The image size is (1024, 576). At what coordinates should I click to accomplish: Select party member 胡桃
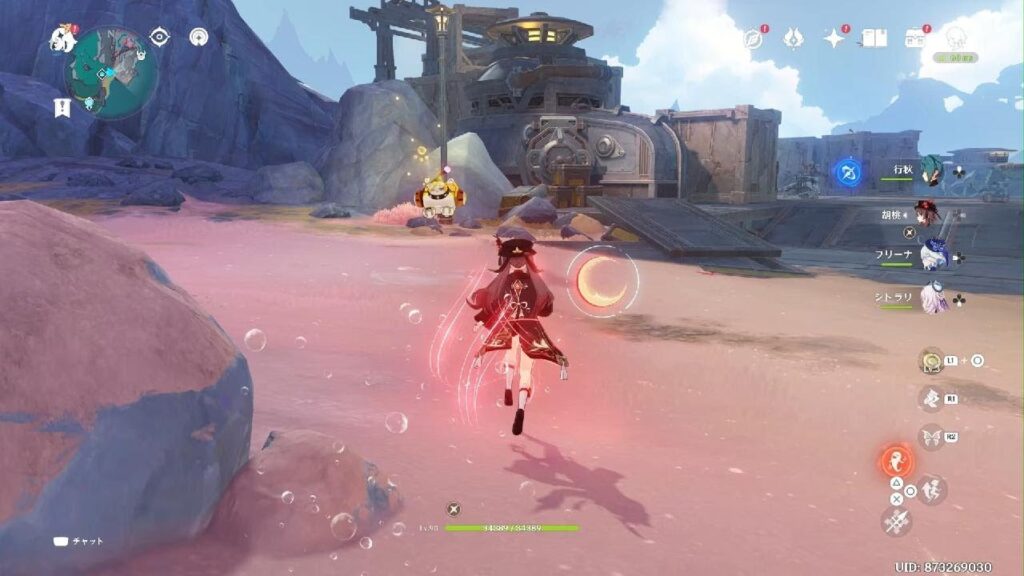pos(929,213)
